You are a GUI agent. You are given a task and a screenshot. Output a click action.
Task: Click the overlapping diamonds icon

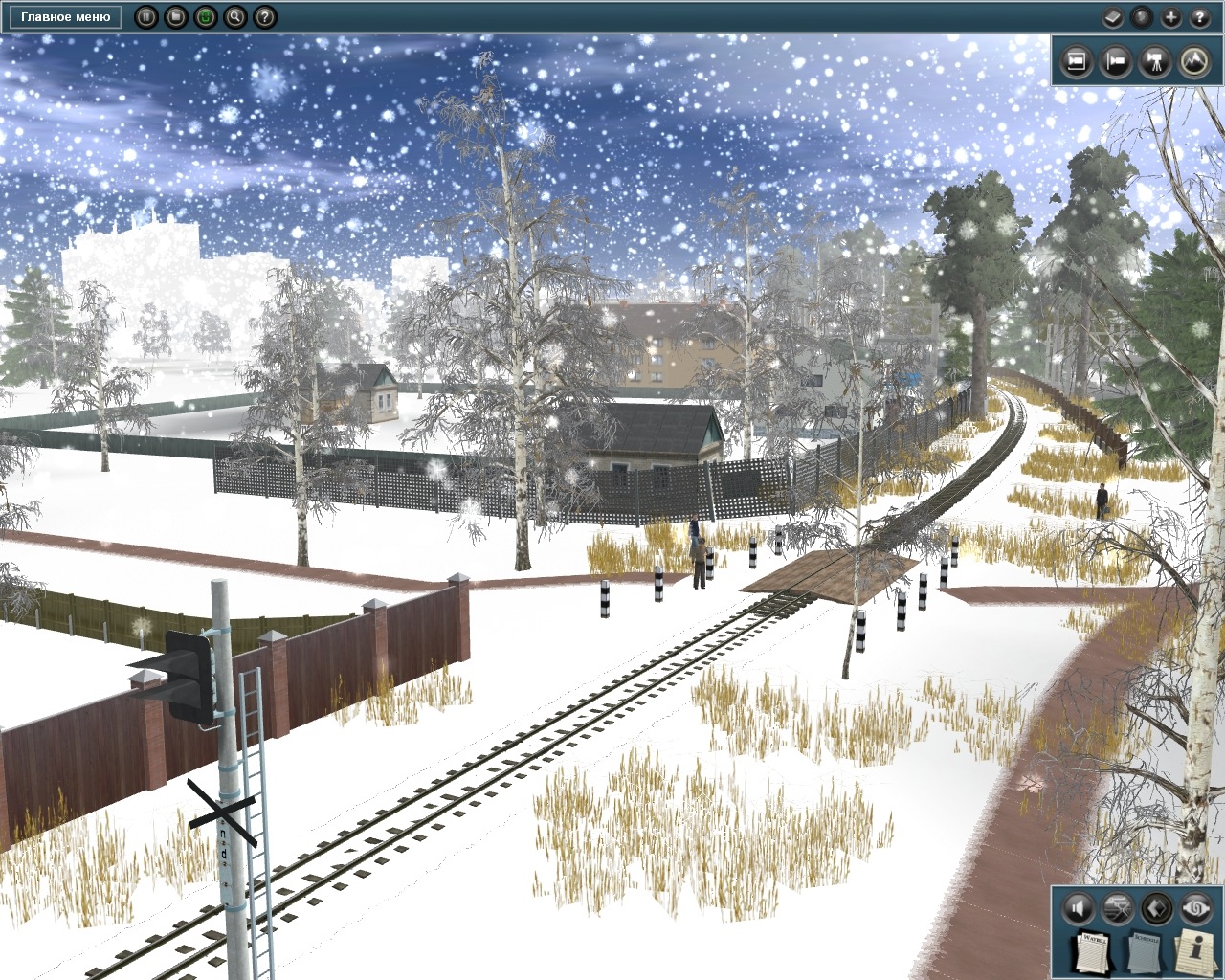[1156, 907]
